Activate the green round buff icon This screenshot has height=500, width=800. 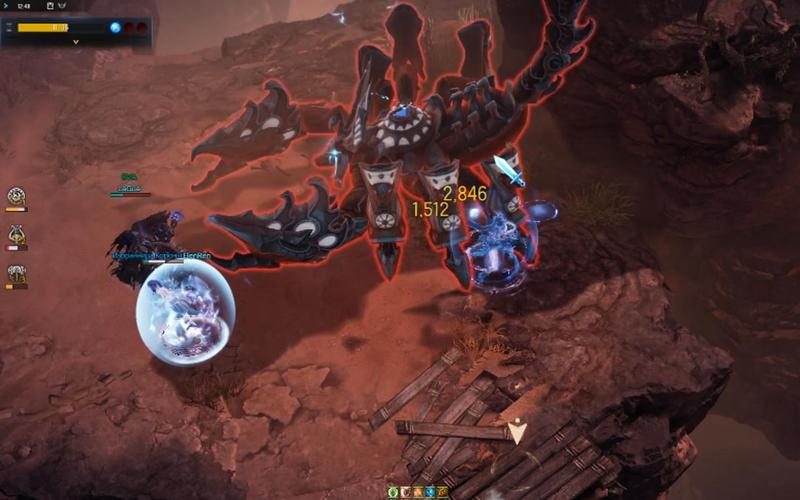(394, 492)
